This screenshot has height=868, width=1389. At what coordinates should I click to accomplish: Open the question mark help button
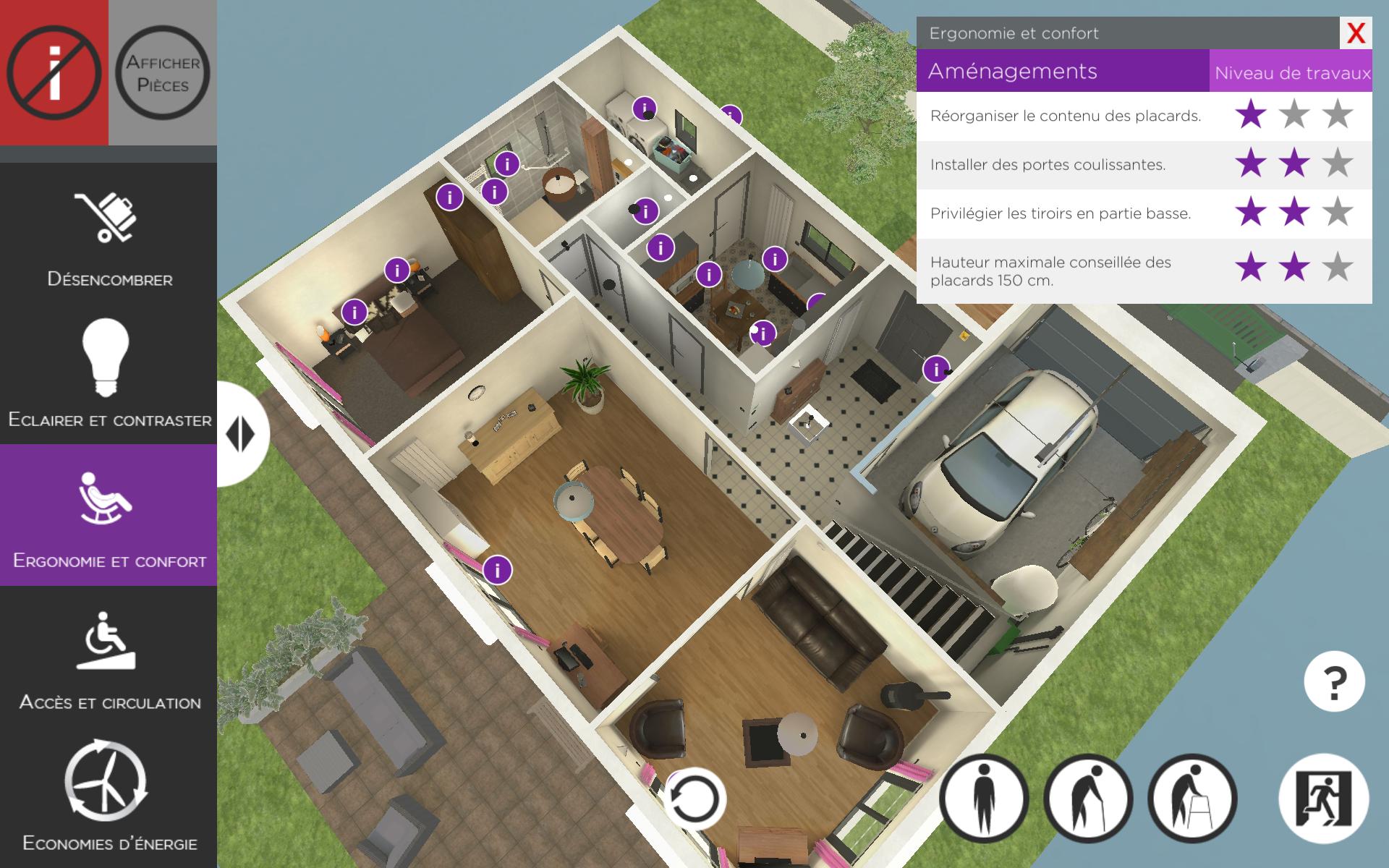tap(1334, 681)
